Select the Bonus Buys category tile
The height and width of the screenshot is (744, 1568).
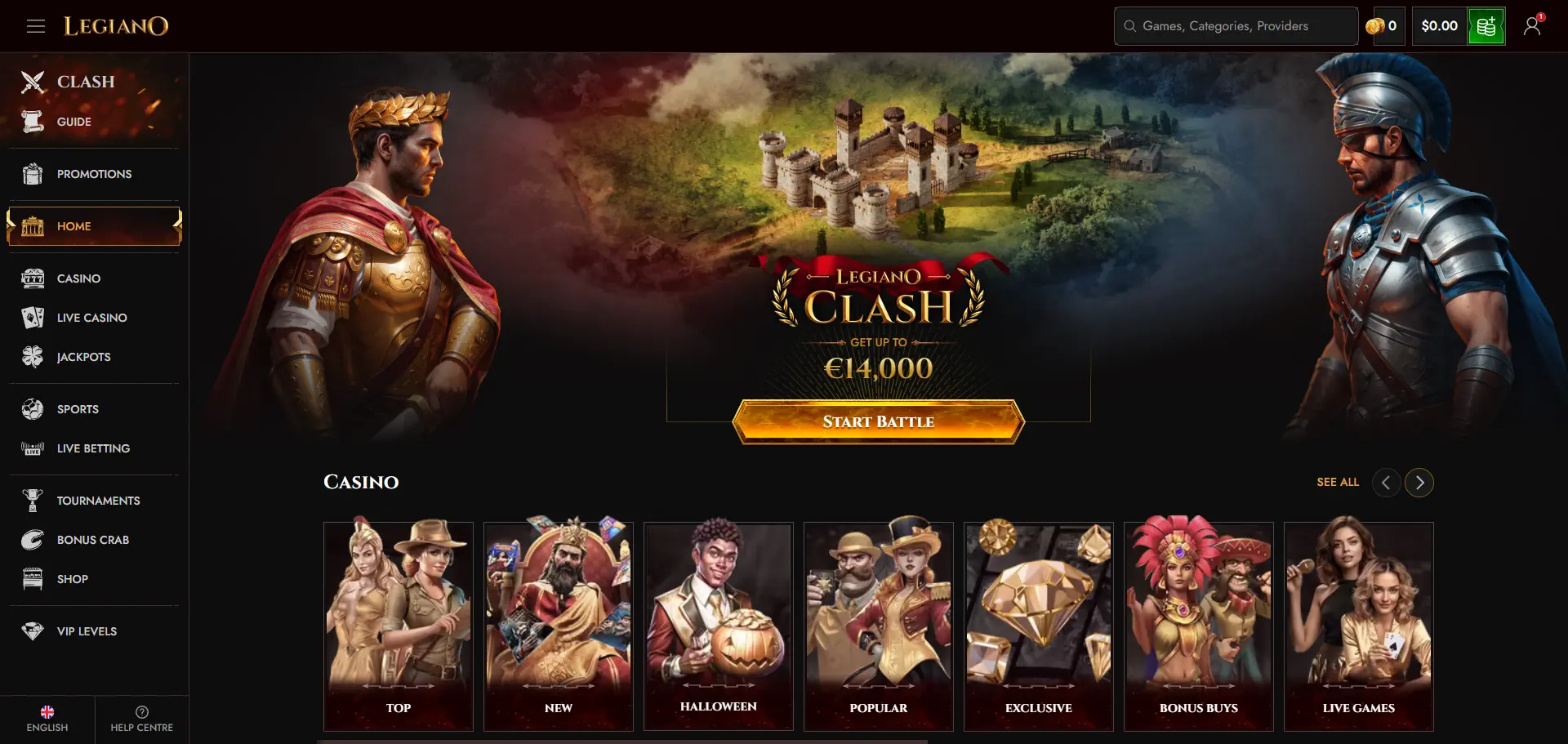[x=1198, y=626]
